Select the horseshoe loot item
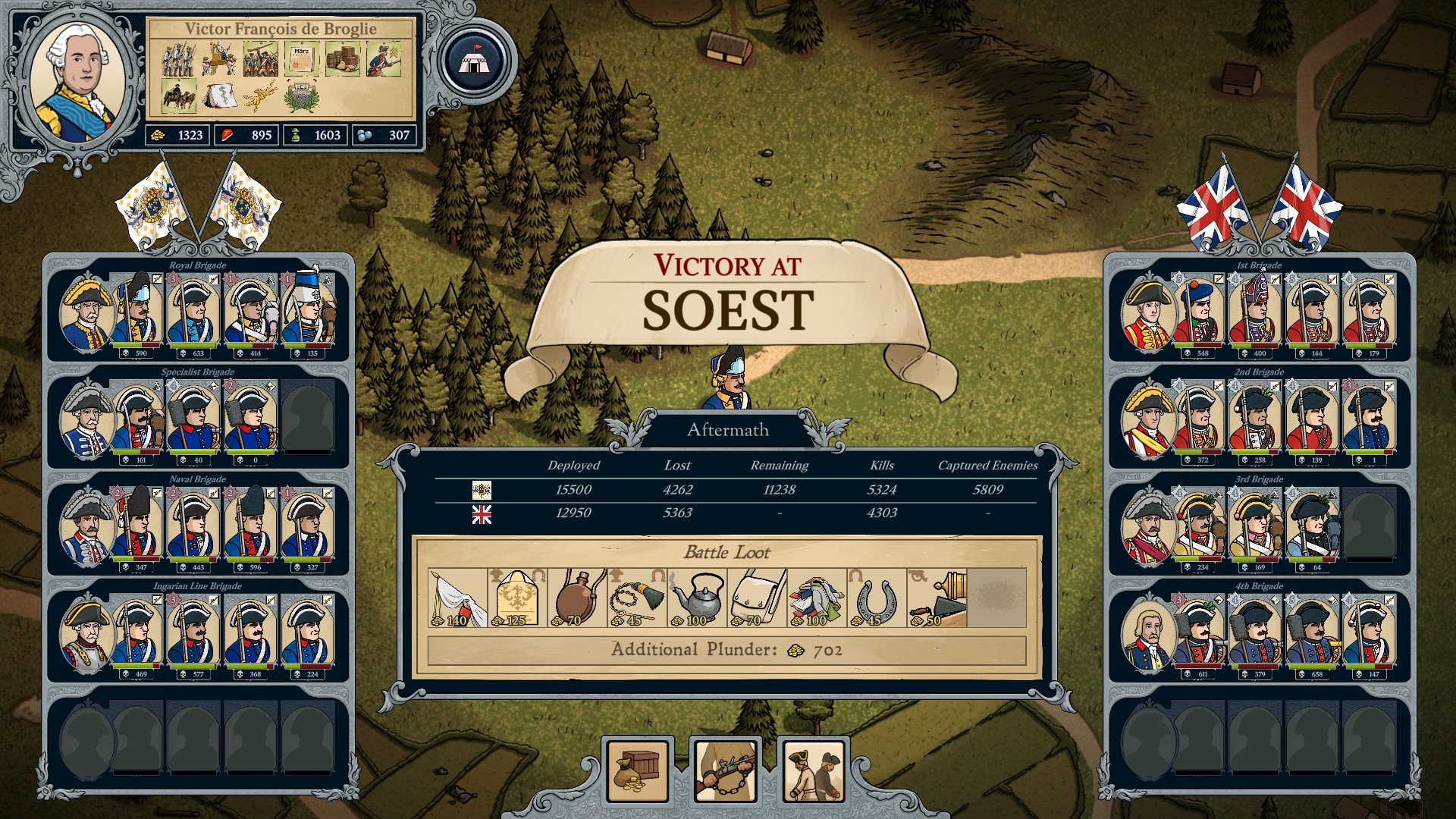 [877, 598]
